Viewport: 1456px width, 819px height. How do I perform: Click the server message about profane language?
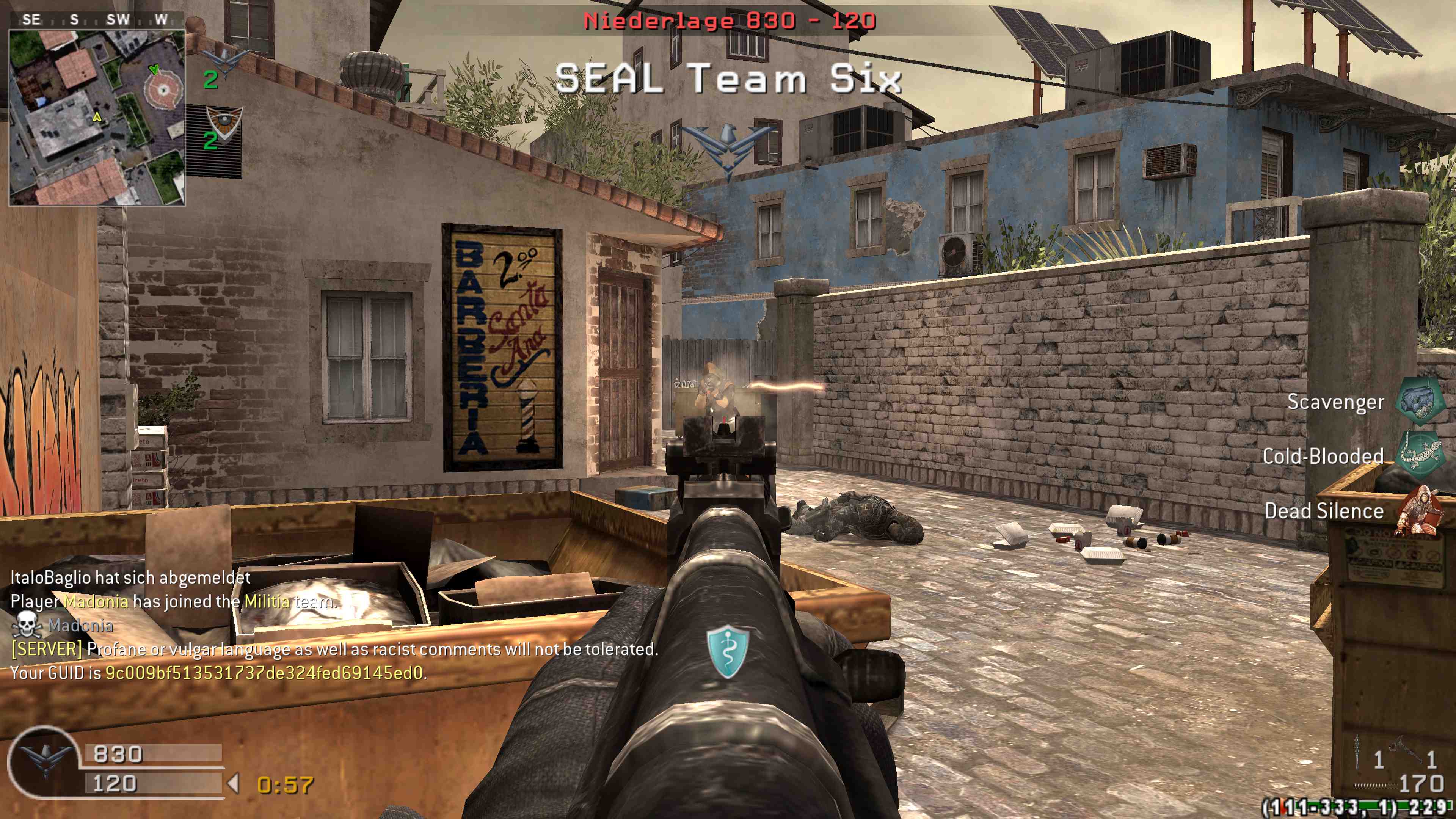334,650
